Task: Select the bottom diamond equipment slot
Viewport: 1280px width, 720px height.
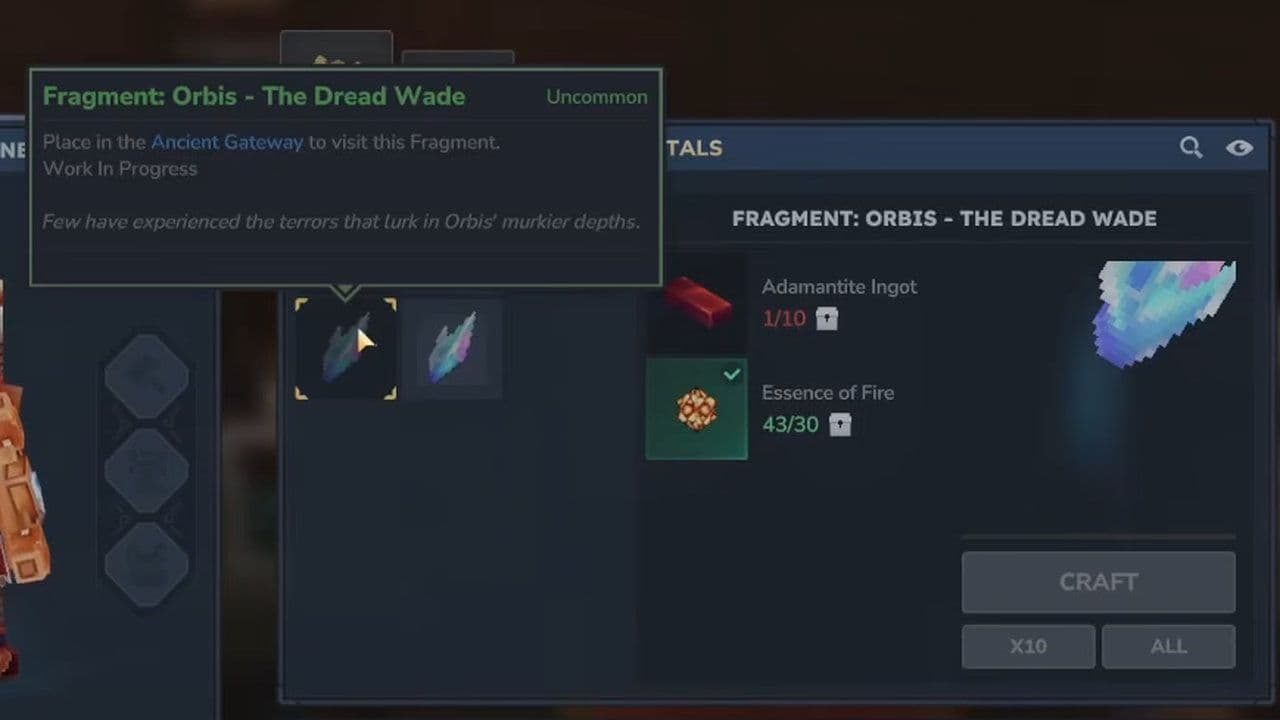Action: tap(146, 562)
